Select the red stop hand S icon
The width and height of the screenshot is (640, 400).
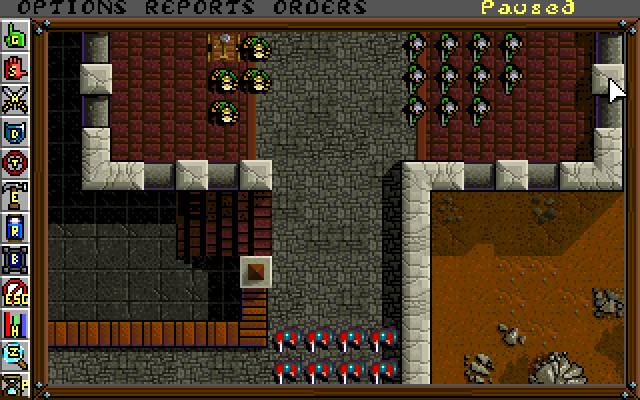[16, 69]
